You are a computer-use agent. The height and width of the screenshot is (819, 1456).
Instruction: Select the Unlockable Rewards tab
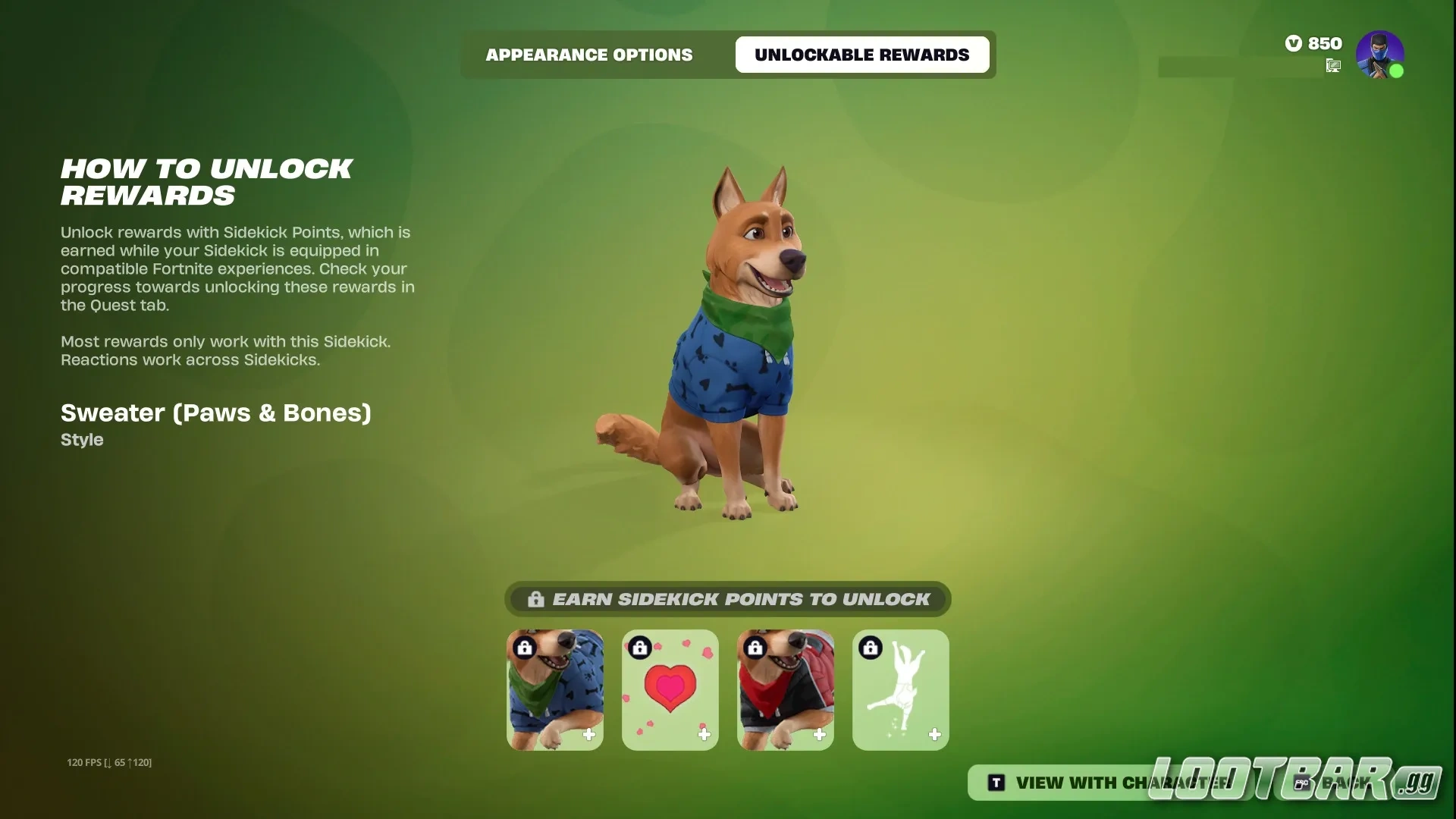(x=861, y=55)
